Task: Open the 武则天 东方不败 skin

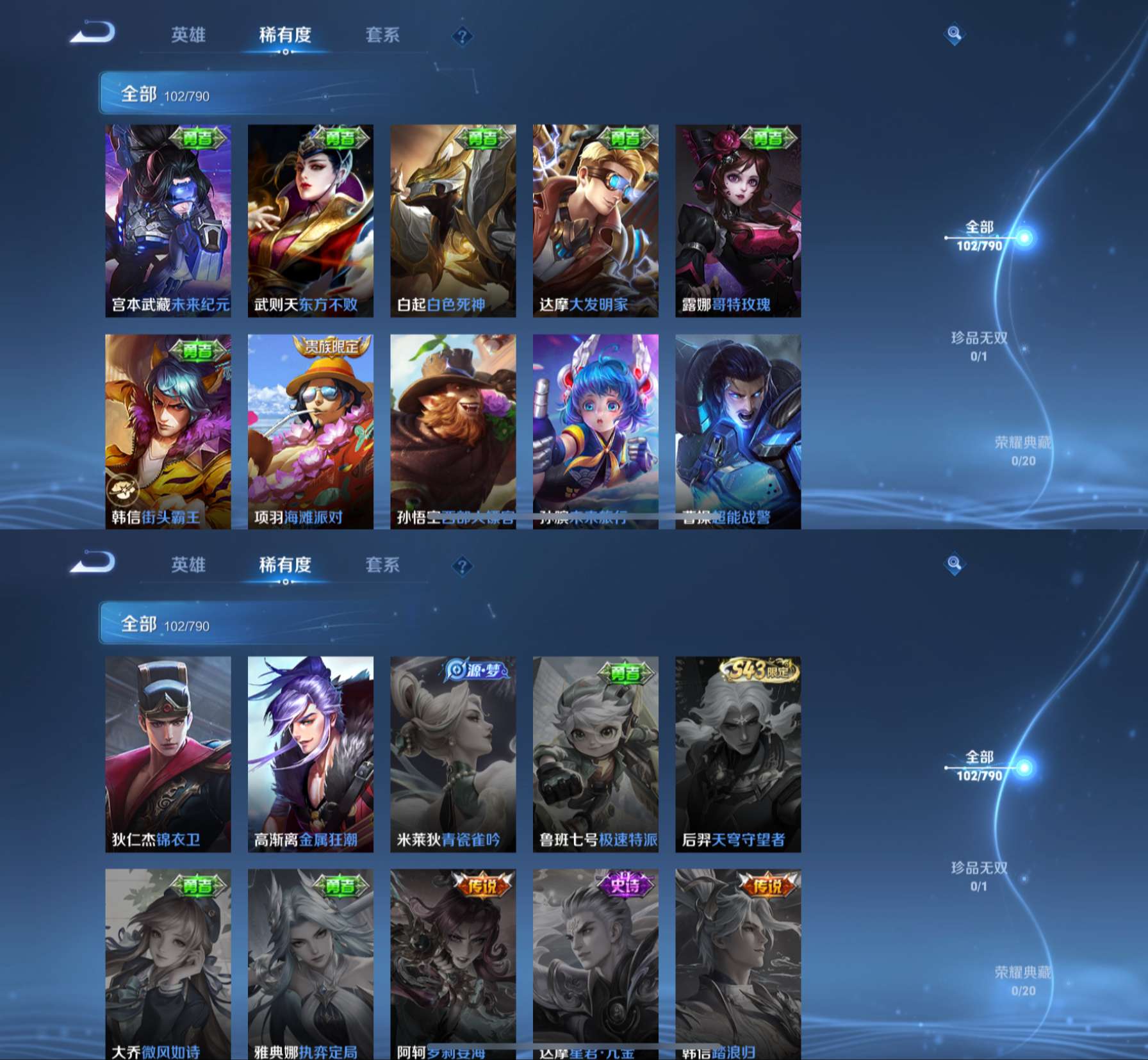Action: pyautogui.click(x=311, y=220)
